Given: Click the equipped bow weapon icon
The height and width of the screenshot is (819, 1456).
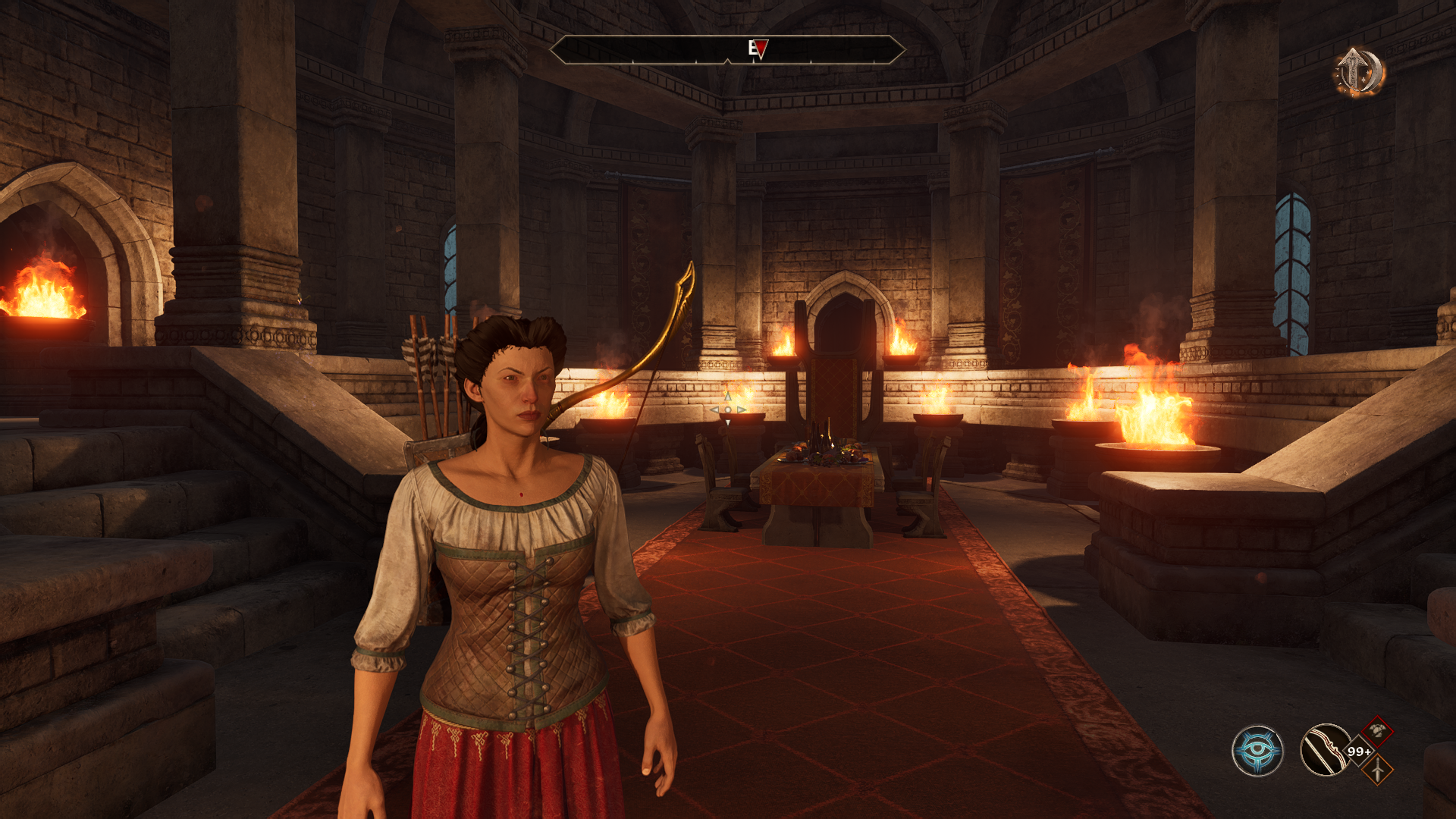Looking at the screenshot, I should pyautogui.click(x=1325, y=751).
